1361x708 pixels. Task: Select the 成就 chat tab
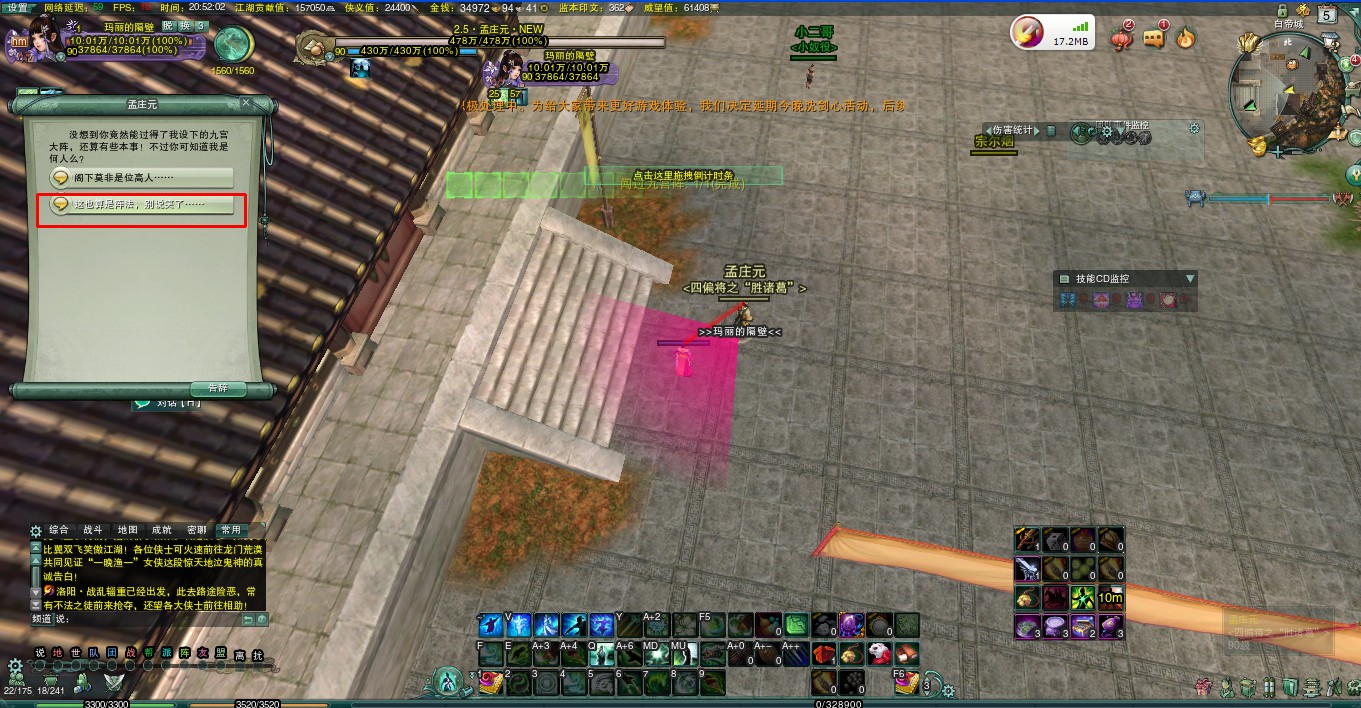(x=161, y=530)
